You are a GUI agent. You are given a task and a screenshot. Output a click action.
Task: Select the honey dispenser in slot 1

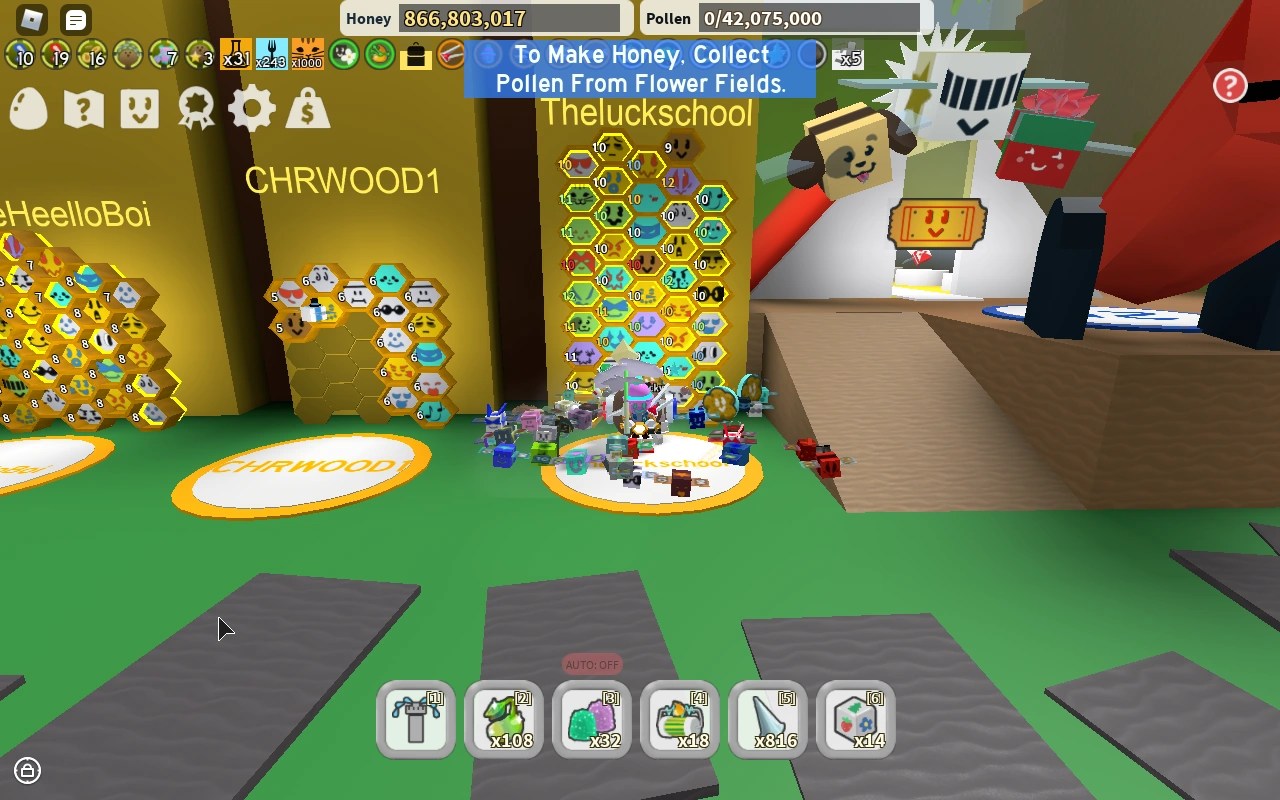tap(417, 718)
